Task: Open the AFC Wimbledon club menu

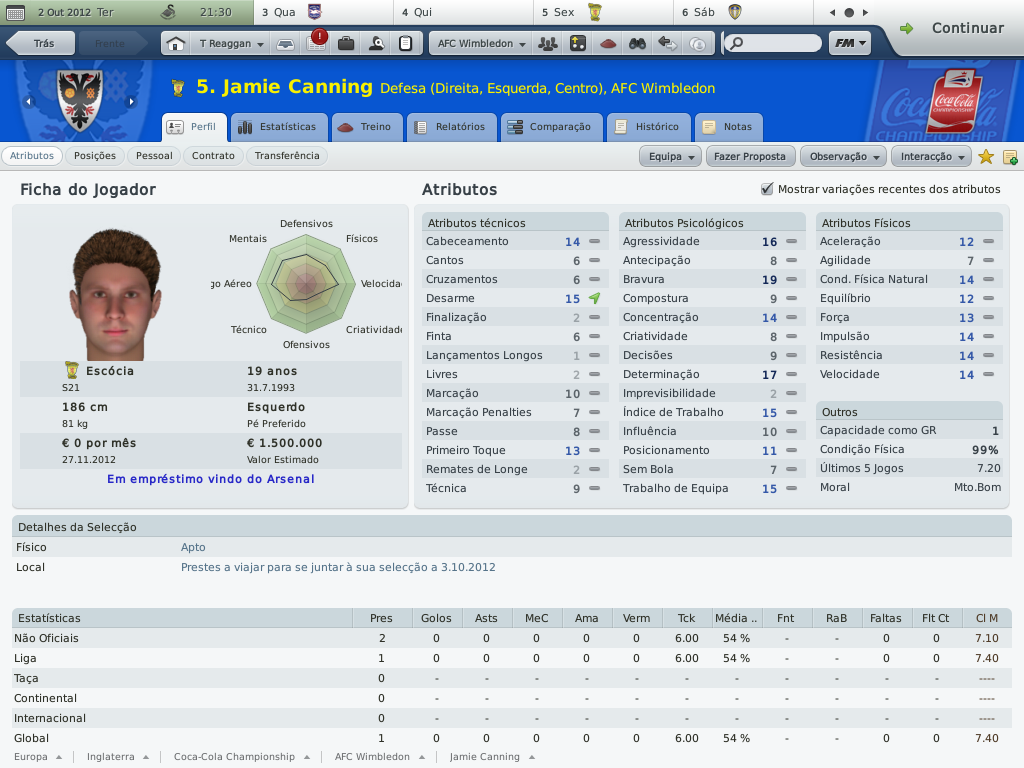Action: [481, 44]
